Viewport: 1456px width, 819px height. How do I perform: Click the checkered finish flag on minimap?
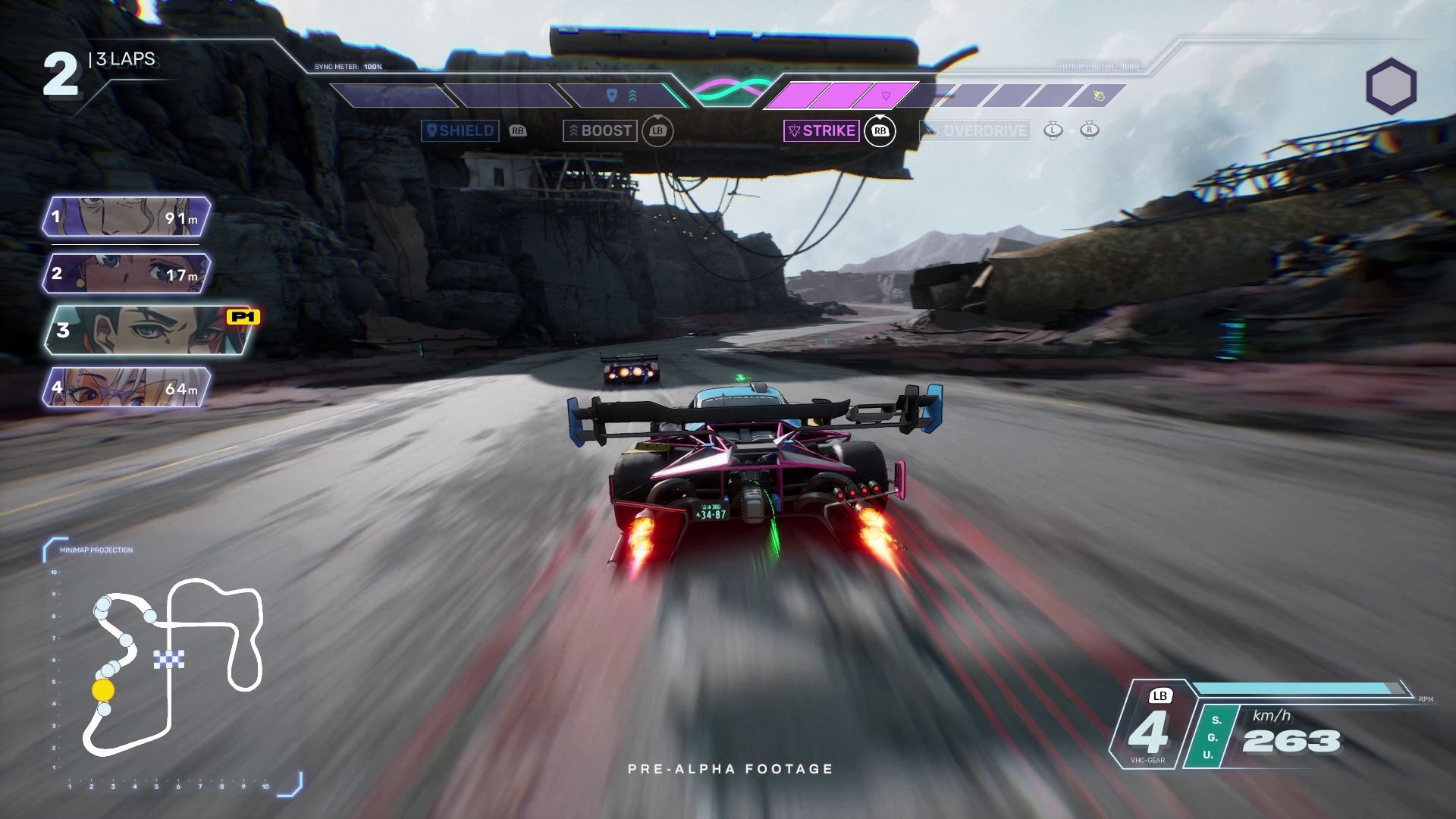(168, 660)
